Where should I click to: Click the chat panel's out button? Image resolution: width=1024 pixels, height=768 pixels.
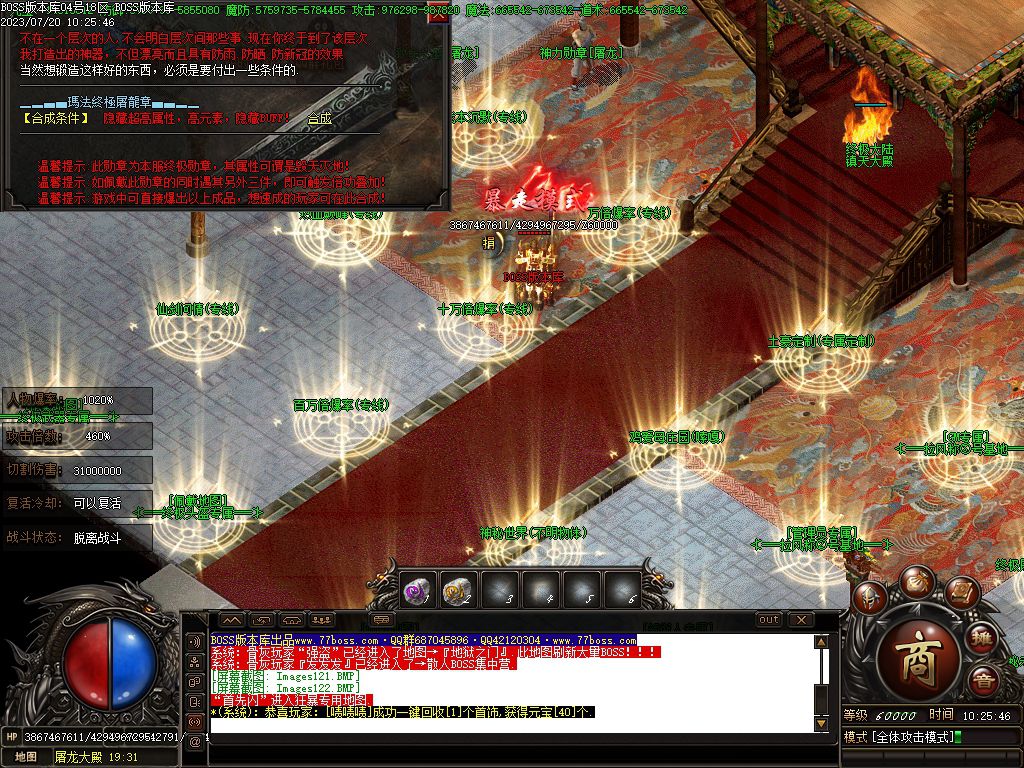point(768,620)
